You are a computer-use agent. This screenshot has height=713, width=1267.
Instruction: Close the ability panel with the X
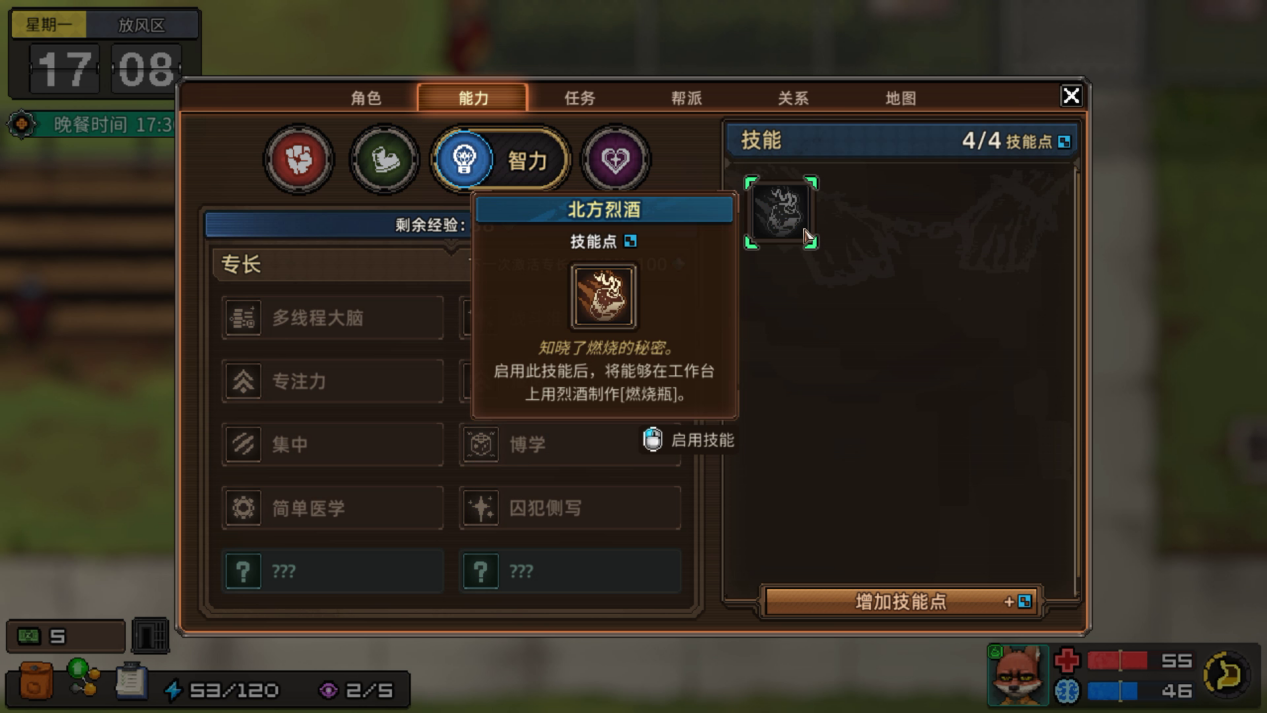[x=1071, y=96]
